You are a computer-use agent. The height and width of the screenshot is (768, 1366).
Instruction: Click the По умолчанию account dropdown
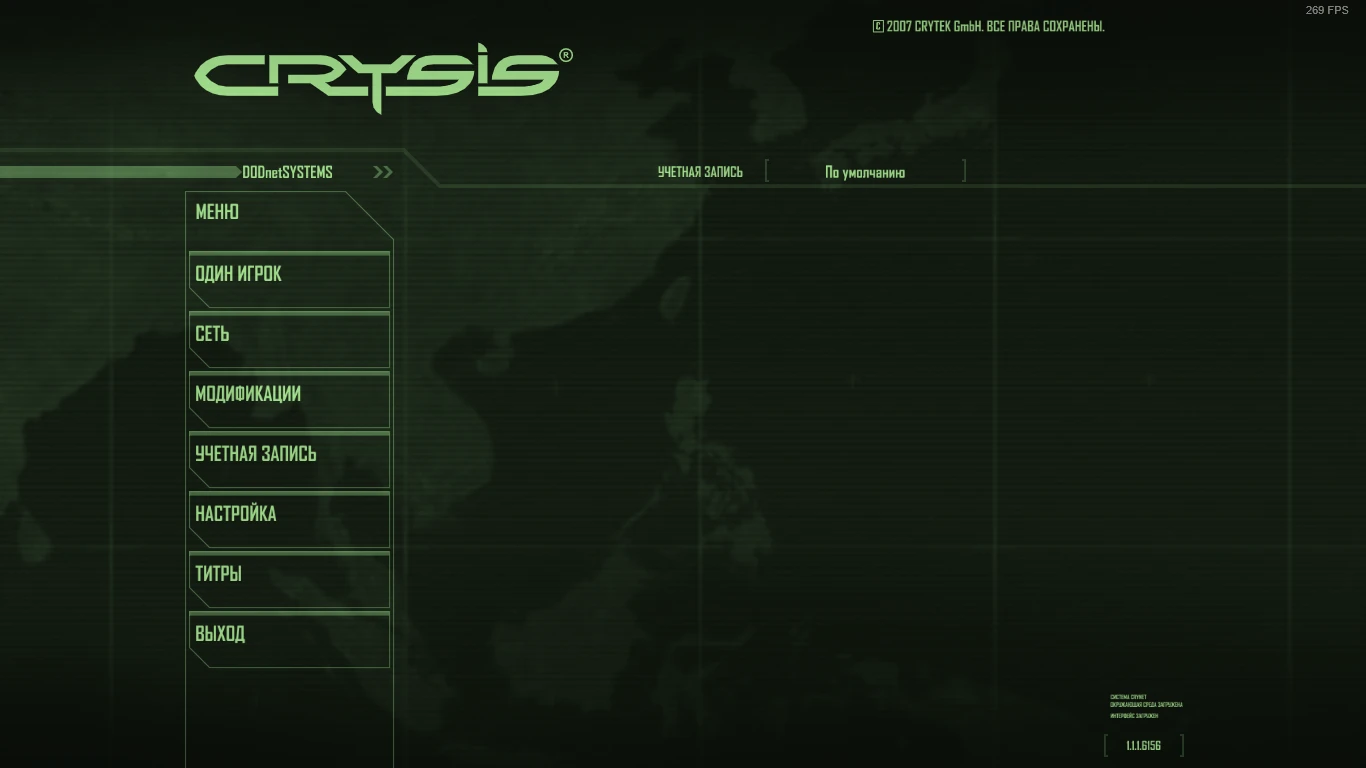[864, 171]
